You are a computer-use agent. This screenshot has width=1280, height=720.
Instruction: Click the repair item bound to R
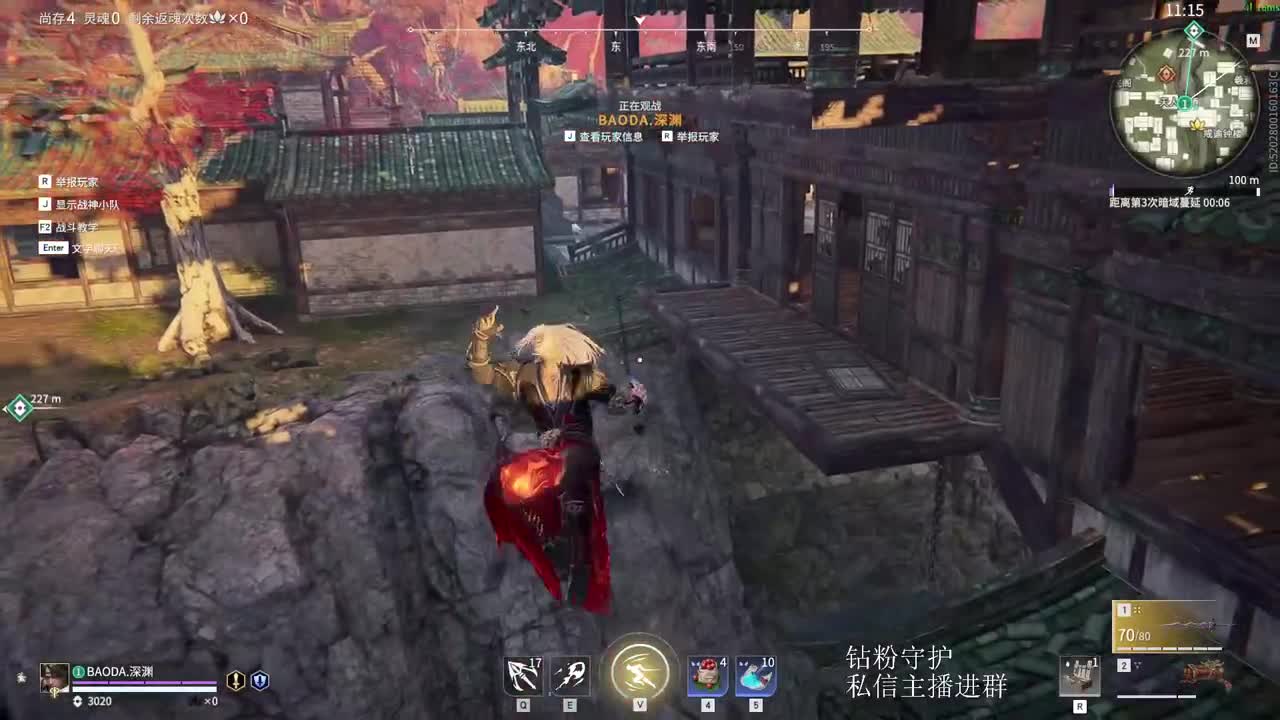(x=1083, y=675)
